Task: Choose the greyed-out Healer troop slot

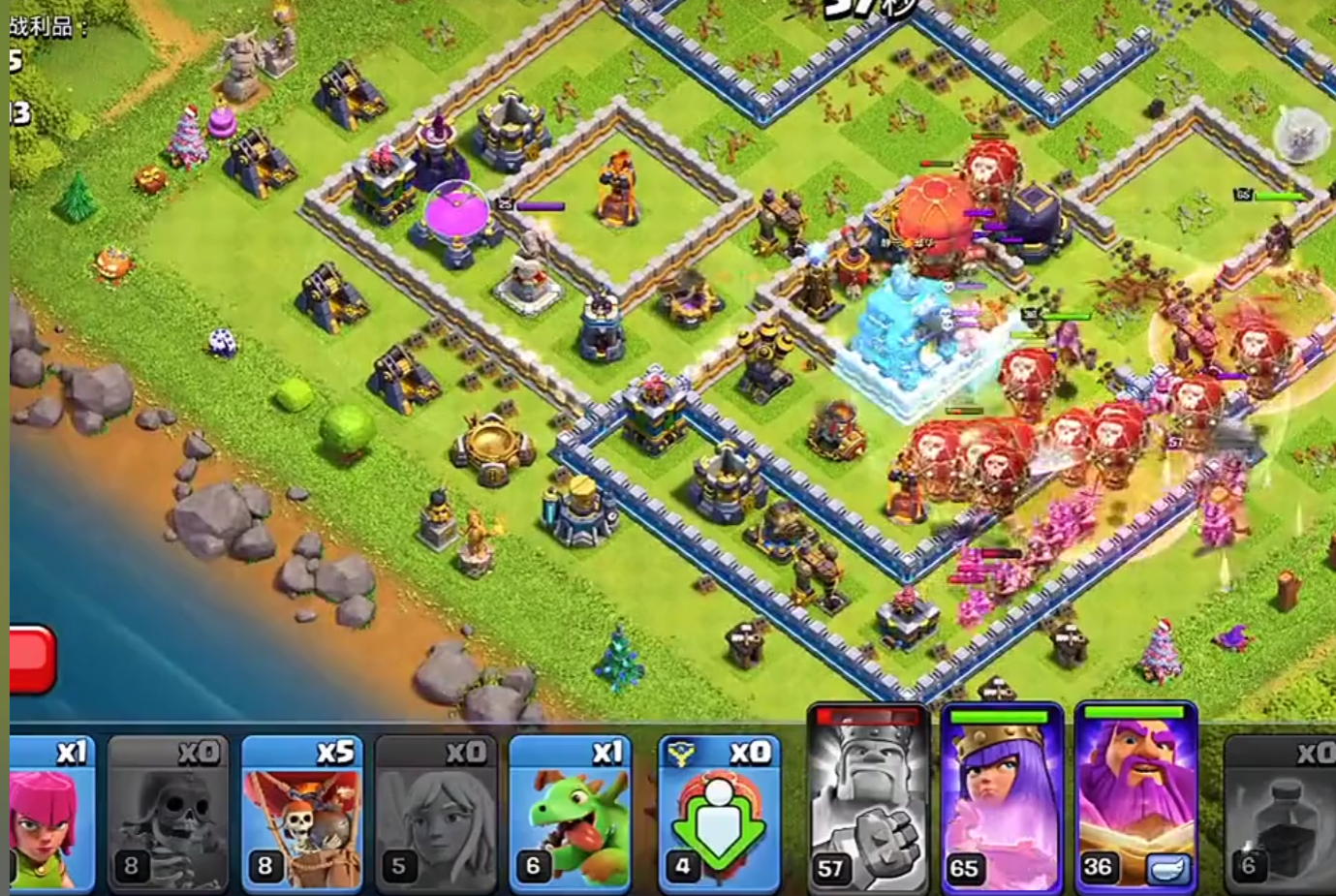Action: 436,812
